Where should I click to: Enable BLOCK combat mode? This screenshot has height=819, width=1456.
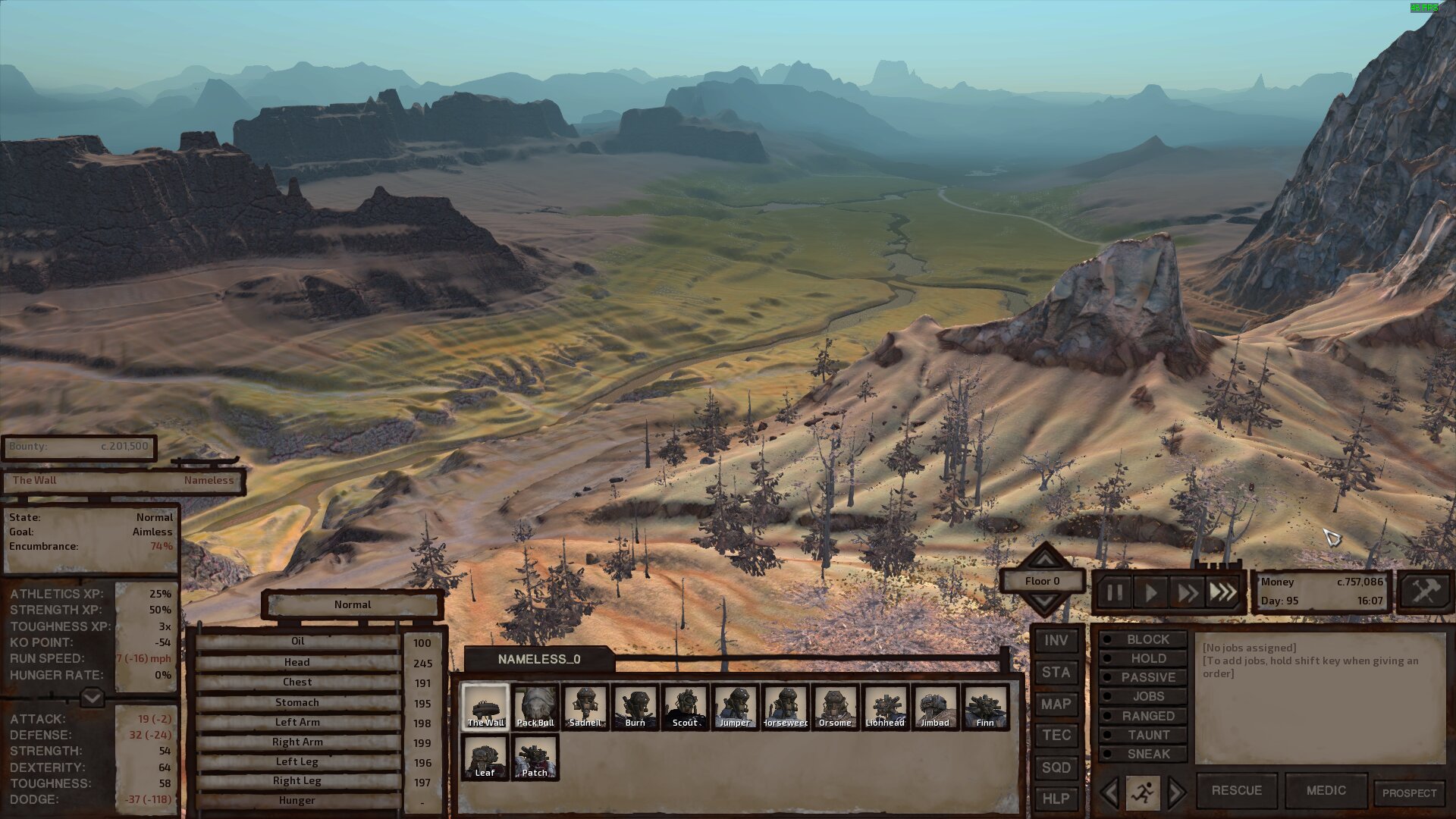(1141, 639)
